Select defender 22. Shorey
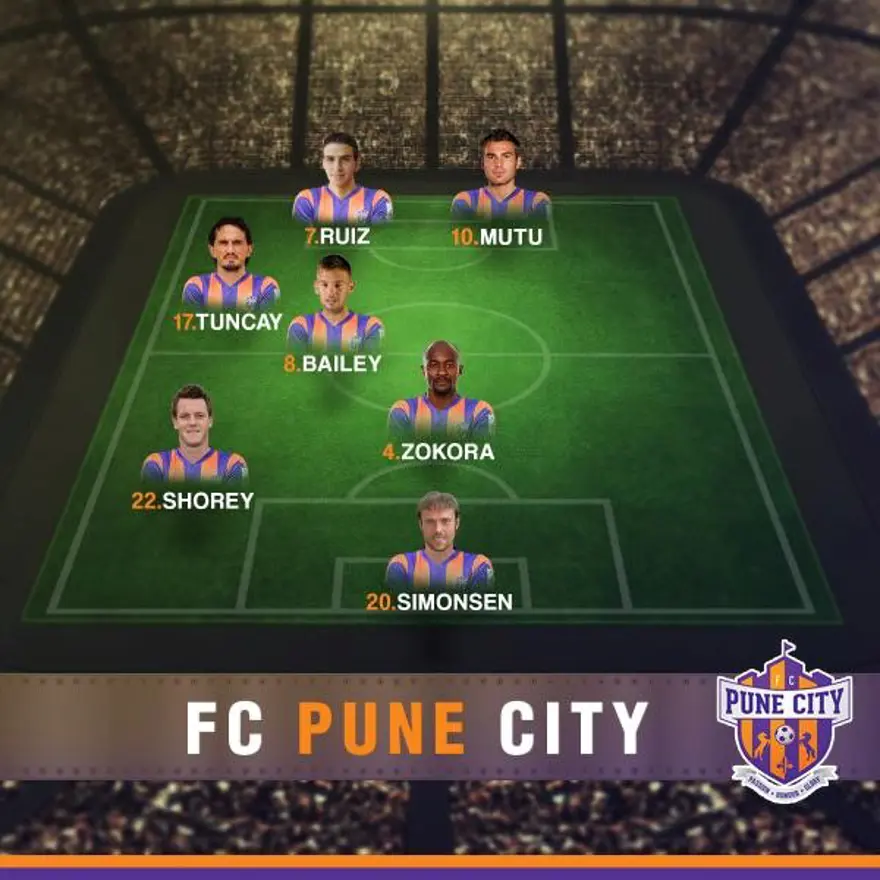Screen dimensions: 880x880 click(x=193, y=440)
